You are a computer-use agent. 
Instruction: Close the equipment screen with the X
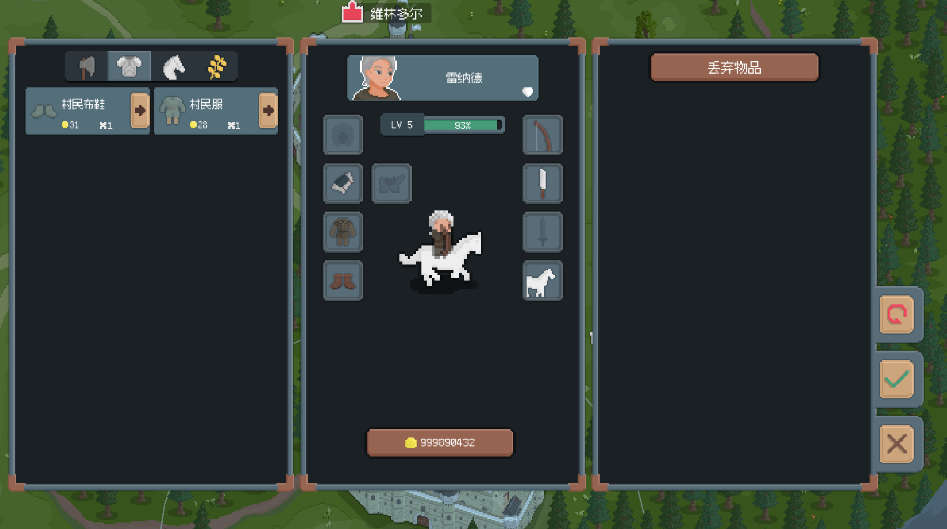tap(897, 443)
